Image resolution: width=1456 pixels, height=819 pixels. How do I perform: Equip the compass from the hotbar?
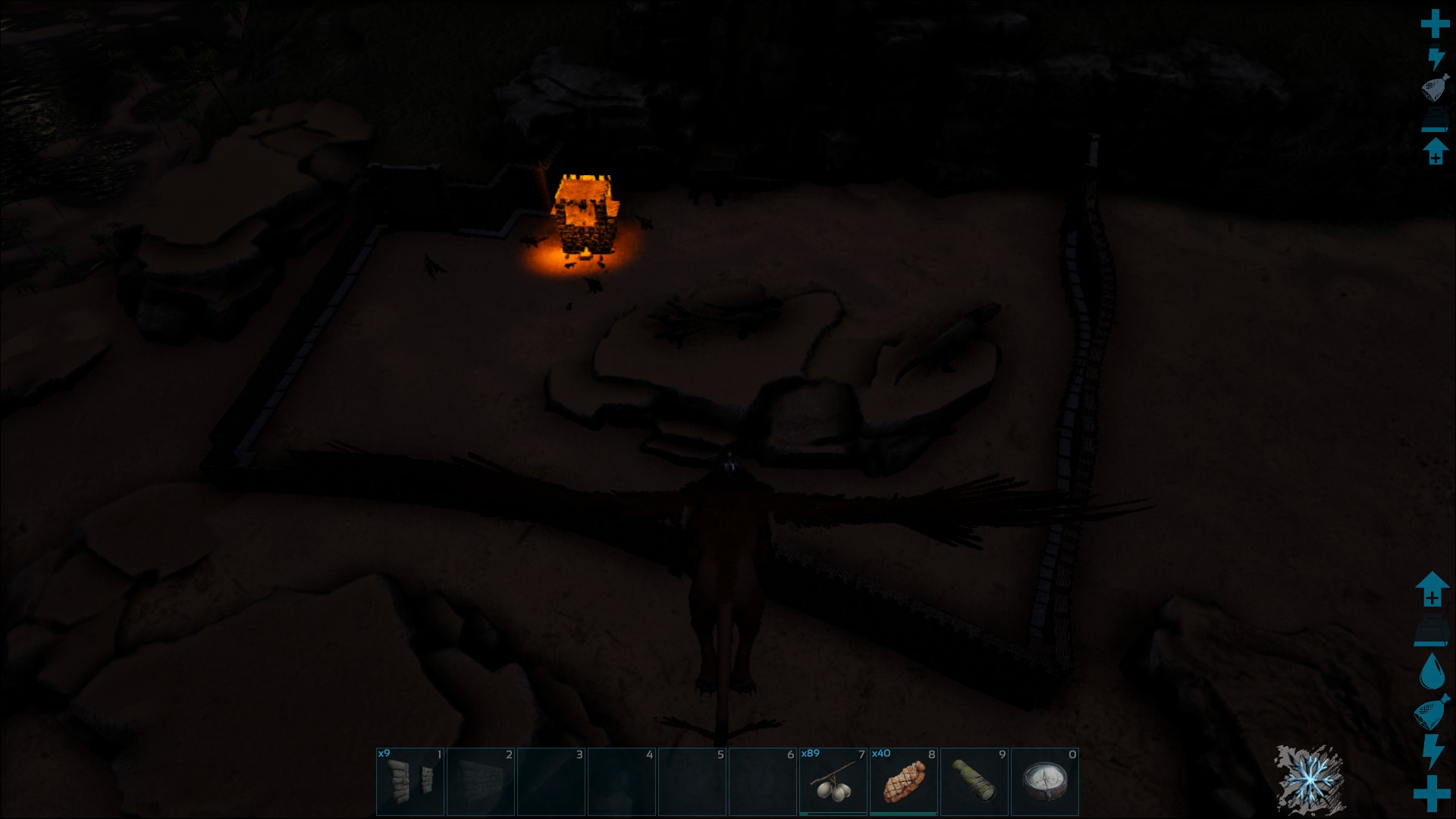click(1044, 782)
